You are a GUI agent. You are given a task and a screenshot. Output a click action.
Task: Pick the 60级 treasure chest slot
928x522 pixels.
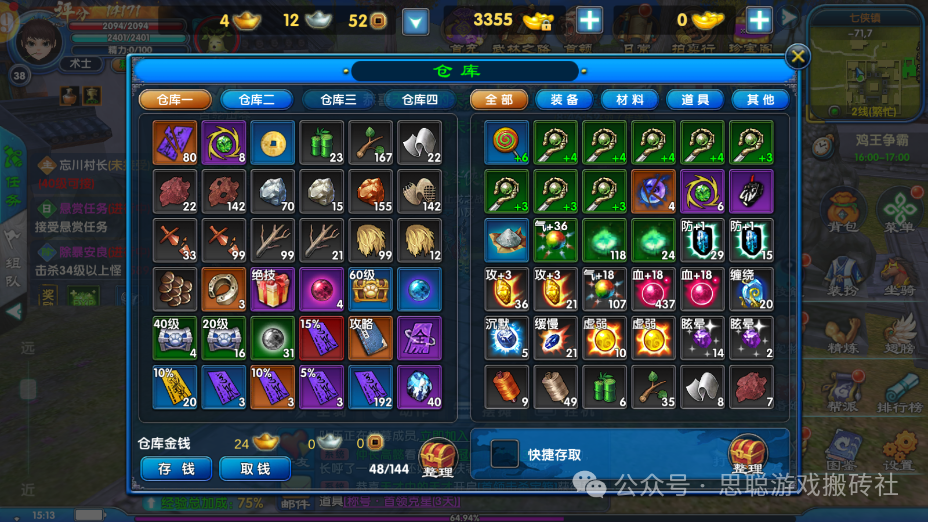point(370,288)
